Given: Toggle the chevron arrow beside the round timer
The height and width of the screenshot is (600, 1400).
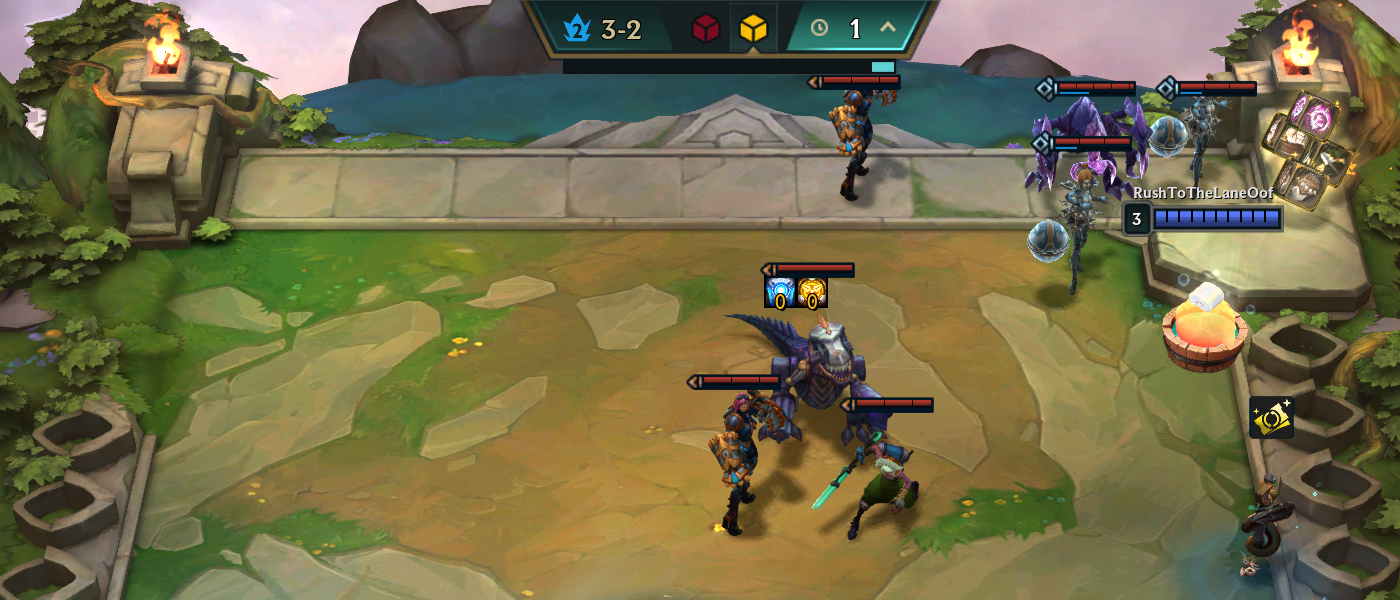Looking at the screenshot, I should pyautogui.click(x=887, y=28).
